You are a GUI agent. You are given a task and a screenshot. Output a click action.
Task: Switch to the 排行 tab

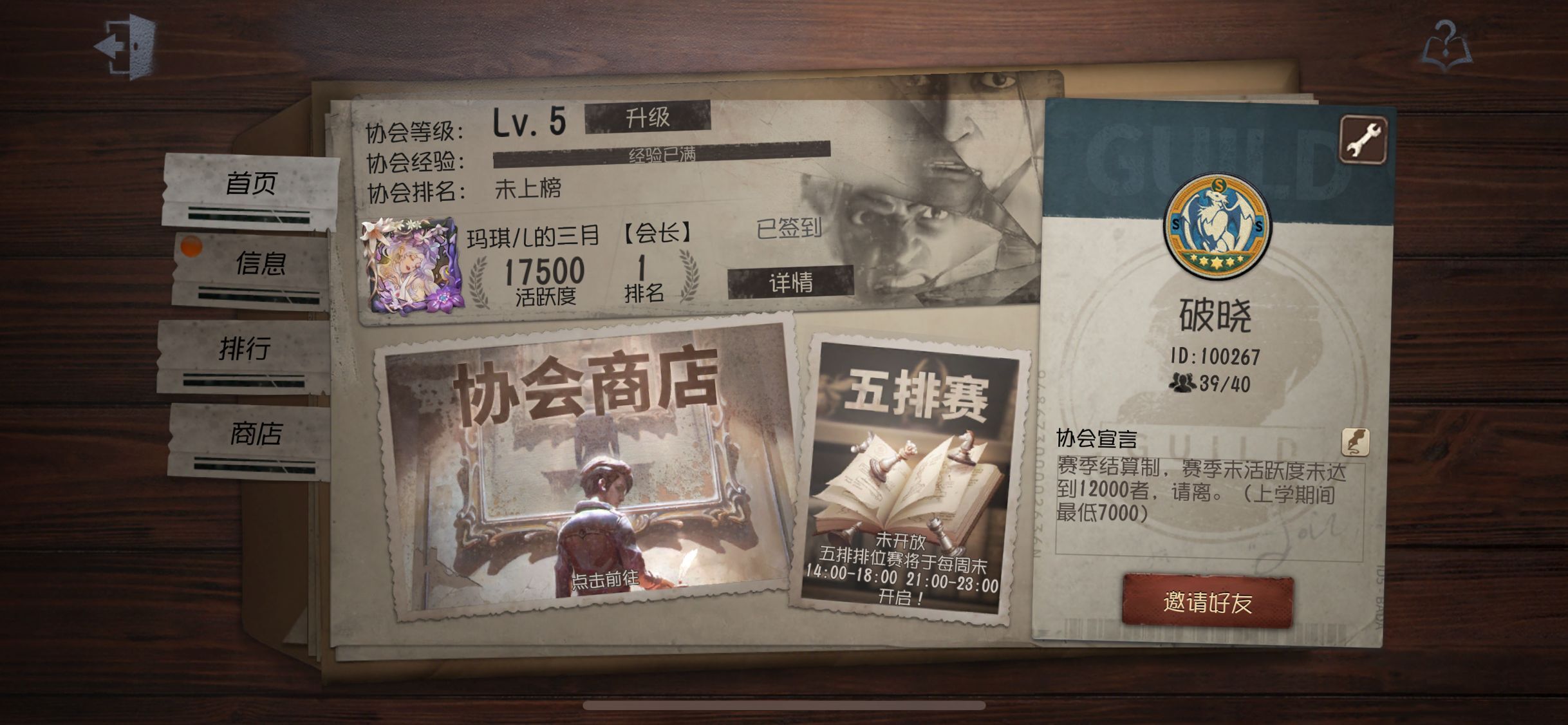(244, 349)
